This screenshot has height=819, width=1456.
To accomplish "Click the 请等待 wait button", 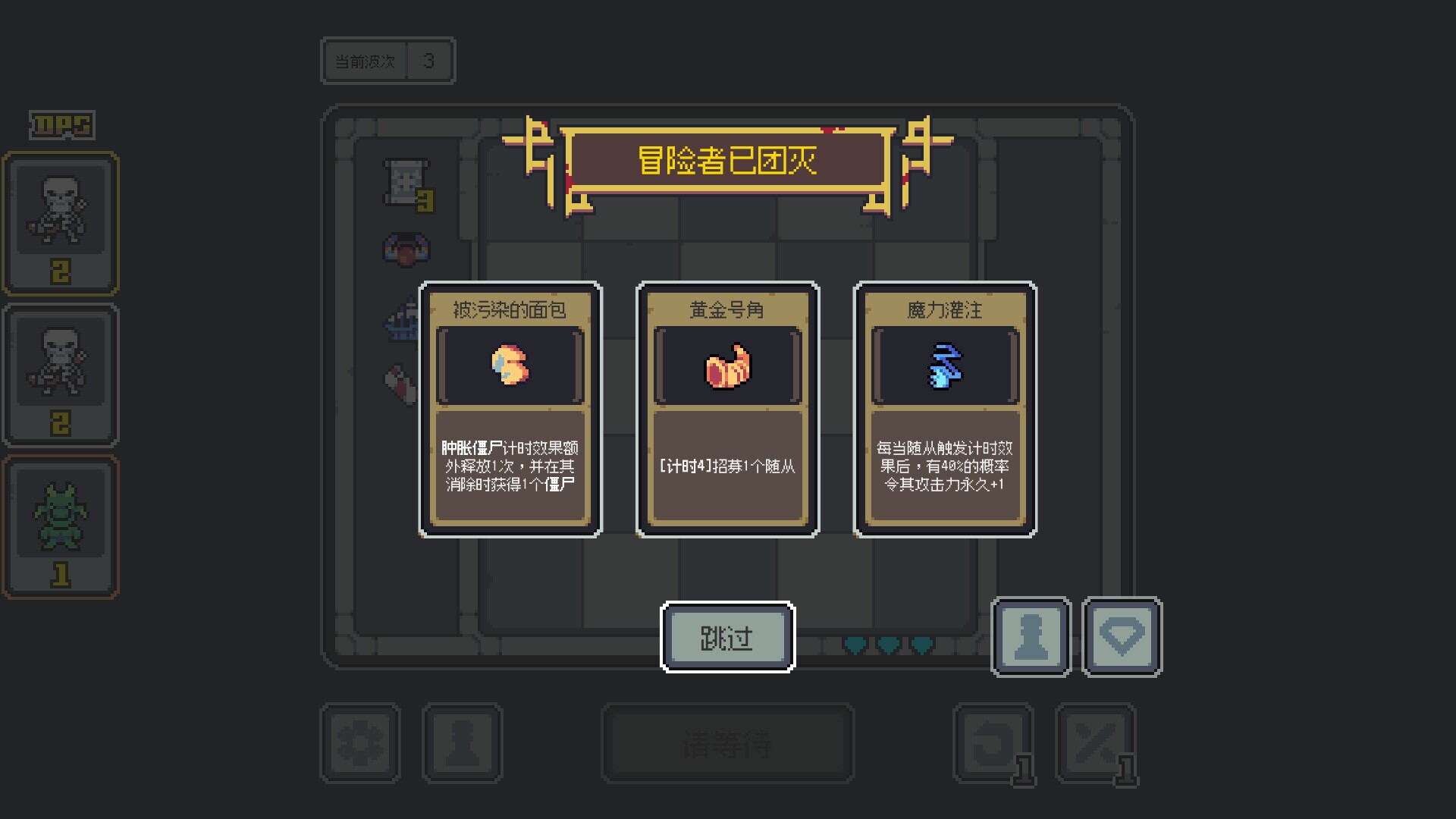I will coord(726,743).
